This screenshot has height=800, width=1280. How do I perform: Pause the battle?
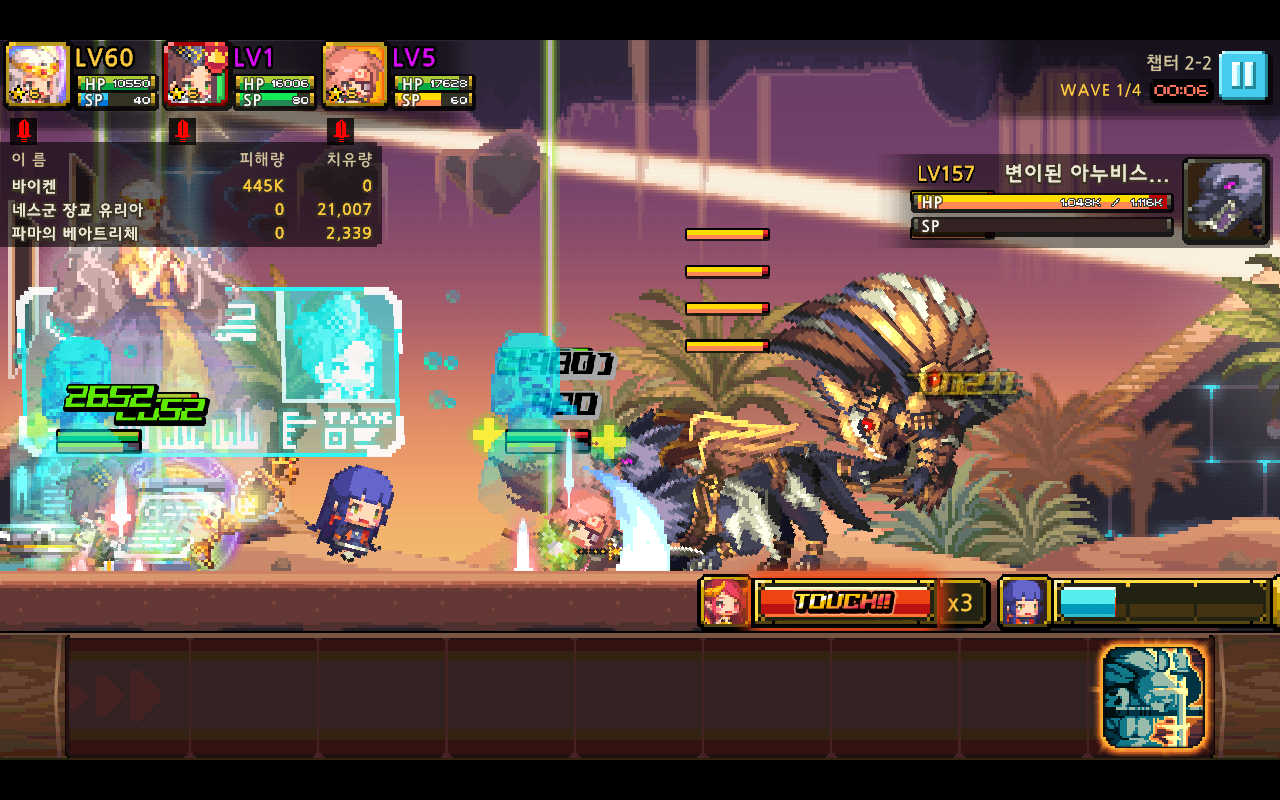(x=1242, y=74)
